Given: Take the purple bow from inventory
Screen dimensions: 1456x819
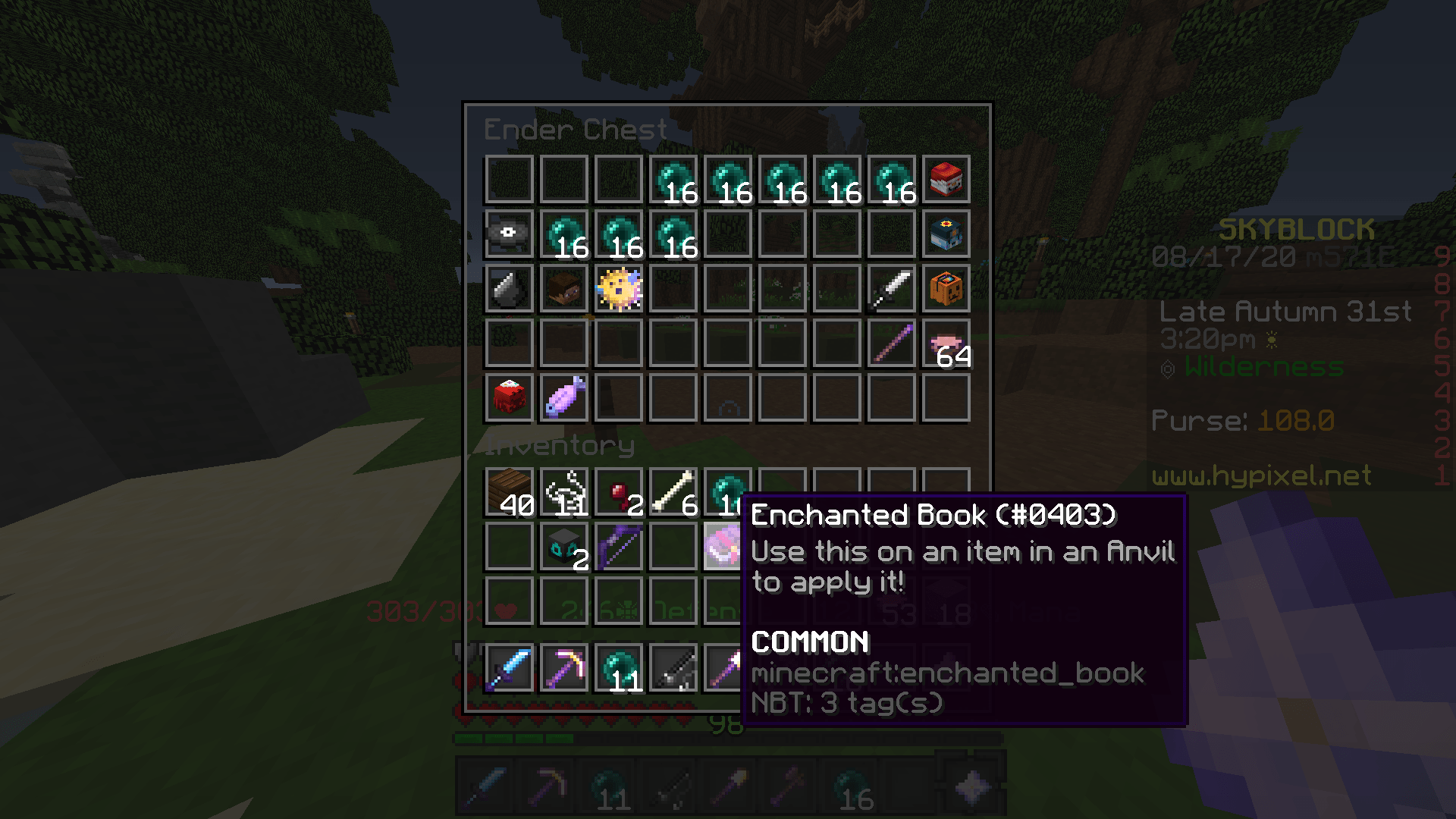Looking at the screenshot, I should (x=618, y=545).
